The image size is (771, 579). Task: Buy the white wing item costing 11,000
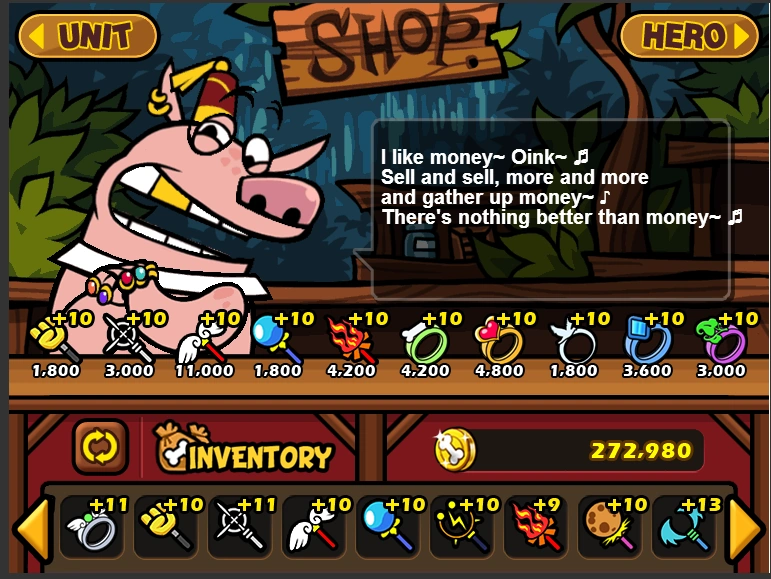(x=203, y=340)
